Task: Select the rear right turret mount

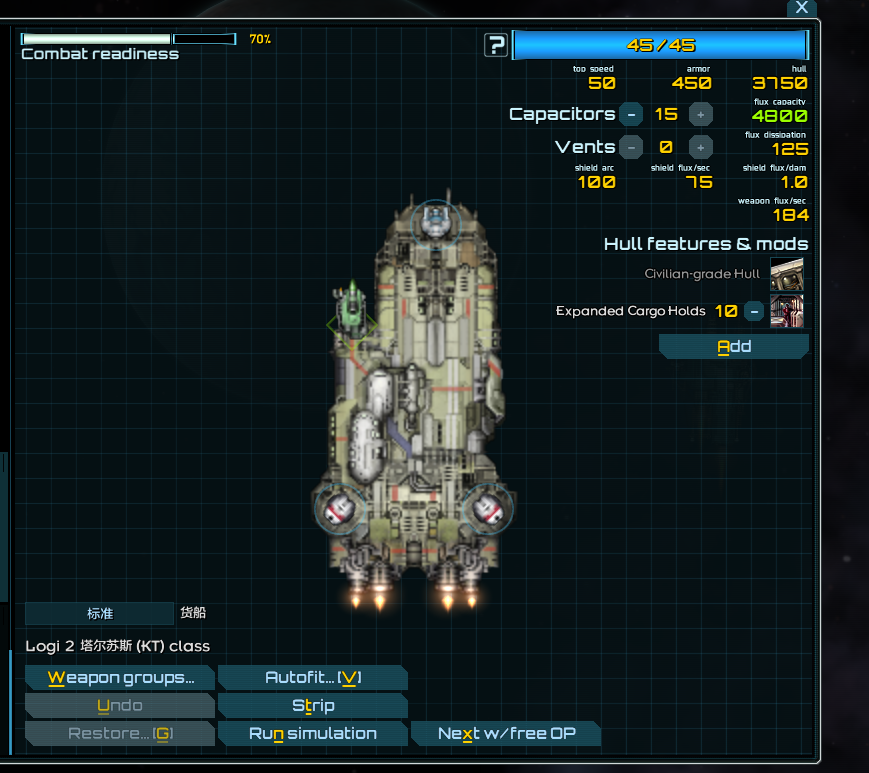Action: [x=487, y=508]
